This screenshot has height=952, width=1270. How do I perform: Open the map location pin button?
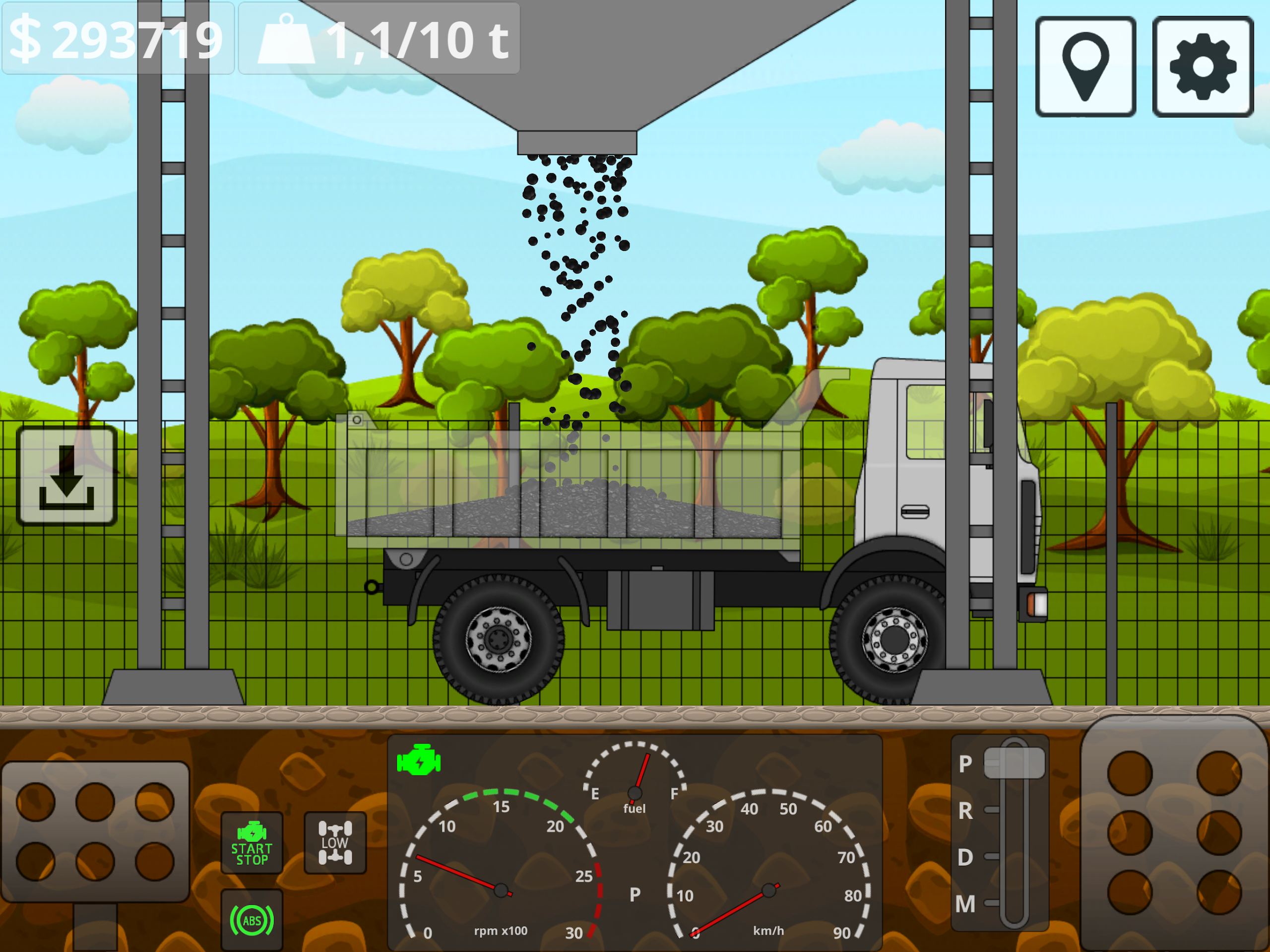pyautogui.click(x=1084, y=66)
